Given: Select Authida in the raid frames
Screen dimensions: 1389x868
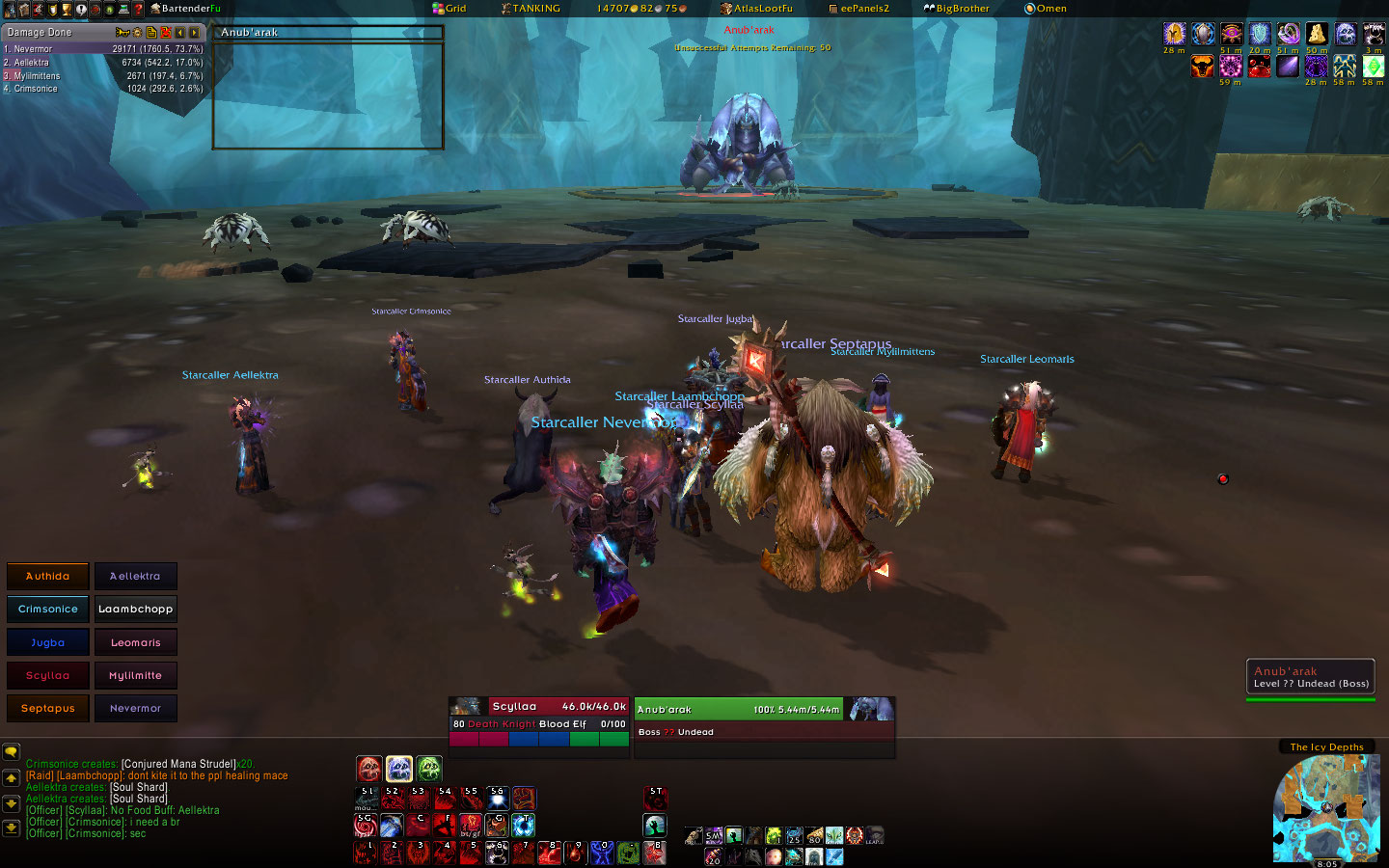Looking at the screenshot, I should 47,576.
